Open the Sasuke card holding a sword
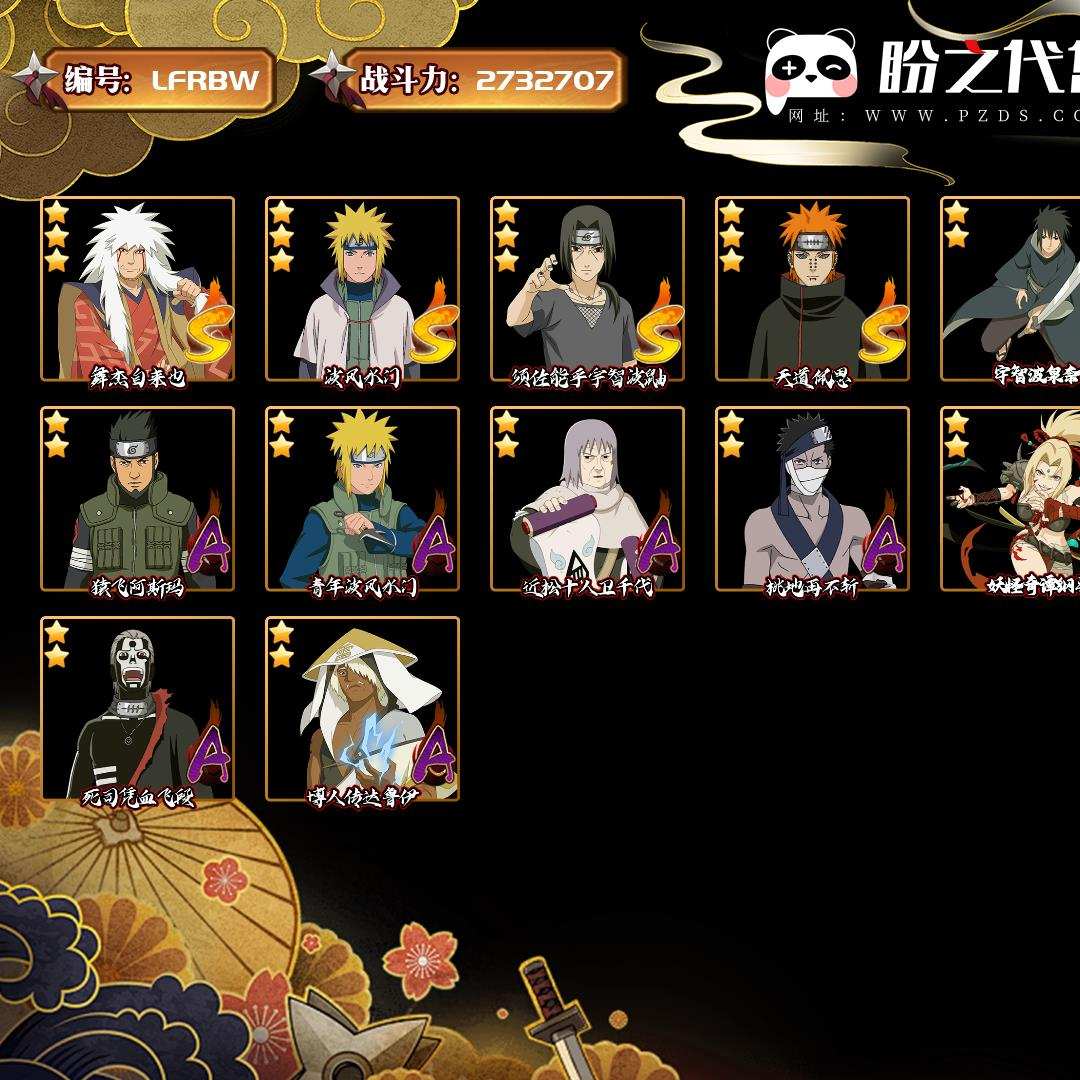 1012,289
